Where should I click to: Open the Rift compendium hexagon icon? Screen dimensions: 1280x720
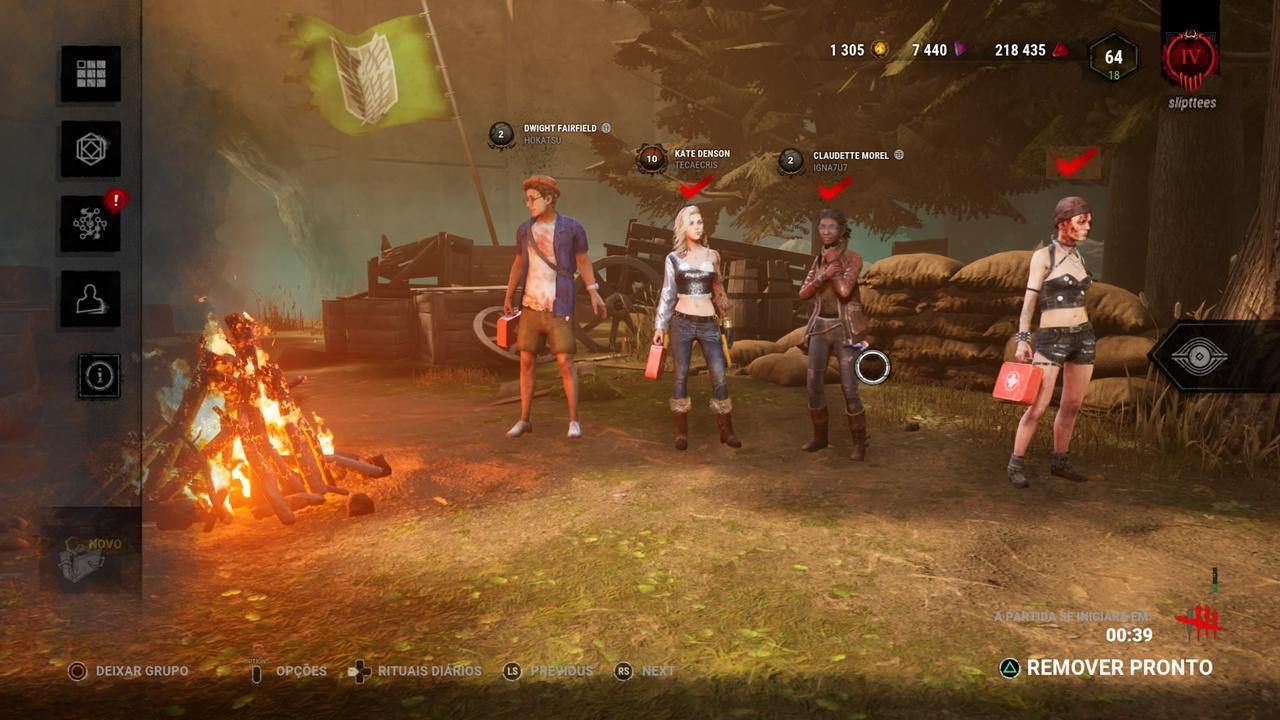(90, 149)
